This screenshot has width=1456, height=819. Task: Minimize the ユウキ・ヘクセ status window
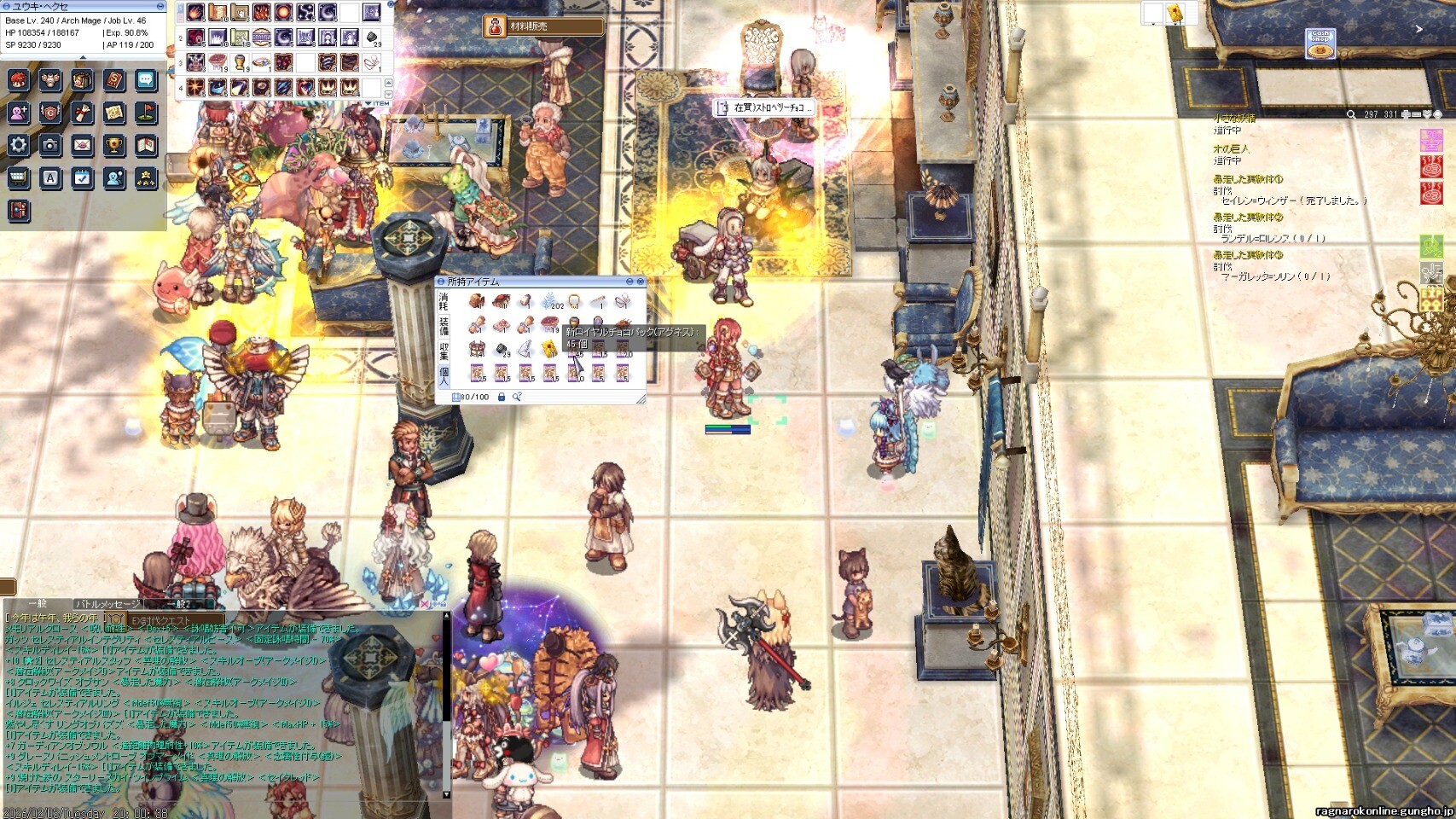point(160,6)
